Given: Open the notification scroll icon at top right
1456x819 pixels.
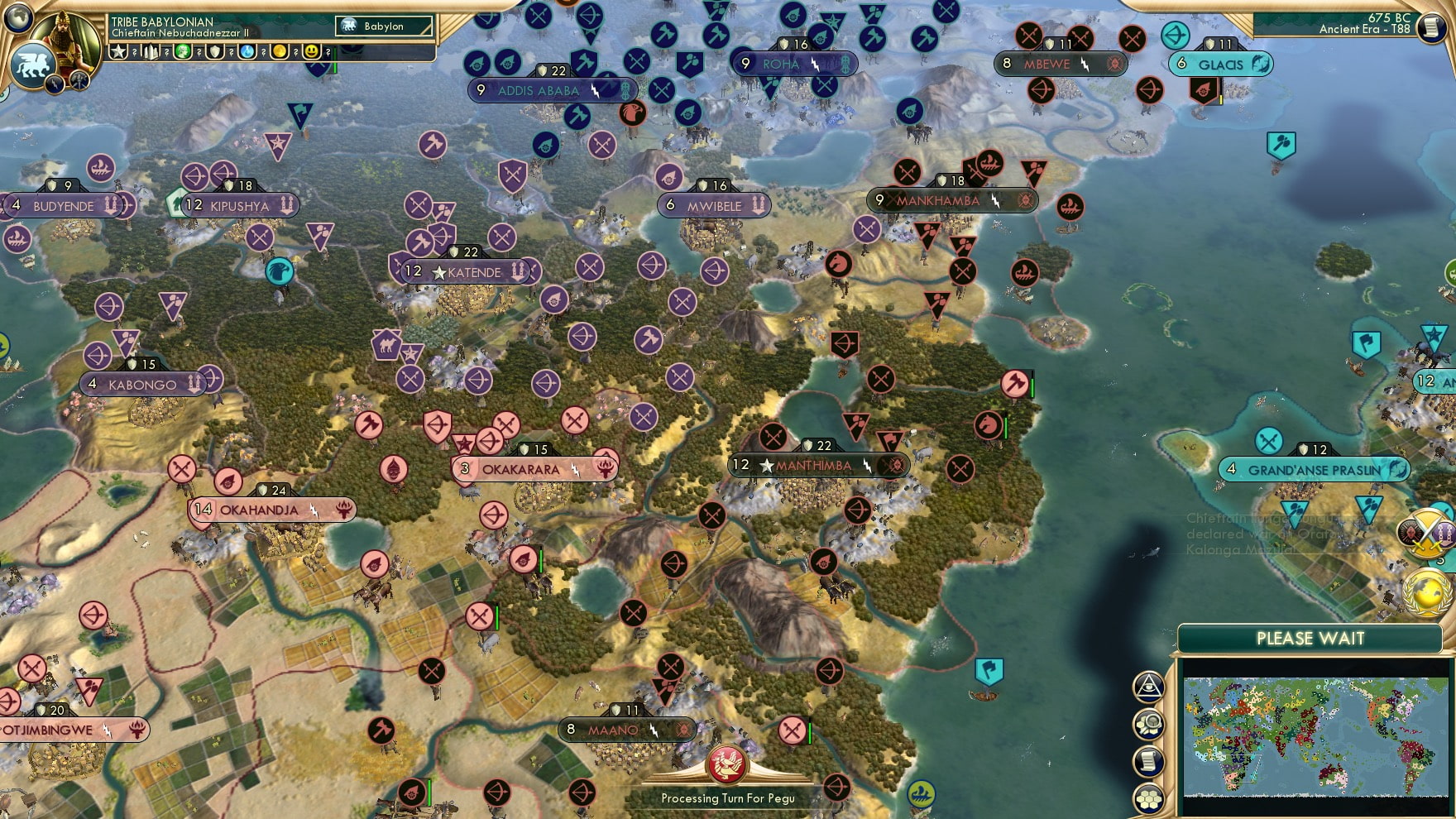Looking at the screenshot, I should (x=1430, y=29).
